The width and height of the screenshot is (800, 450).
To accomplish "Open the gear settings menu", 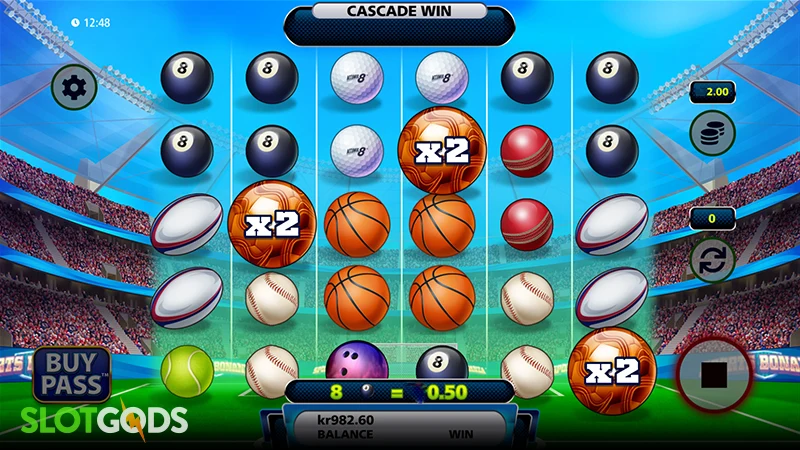I will click(73, 87).
